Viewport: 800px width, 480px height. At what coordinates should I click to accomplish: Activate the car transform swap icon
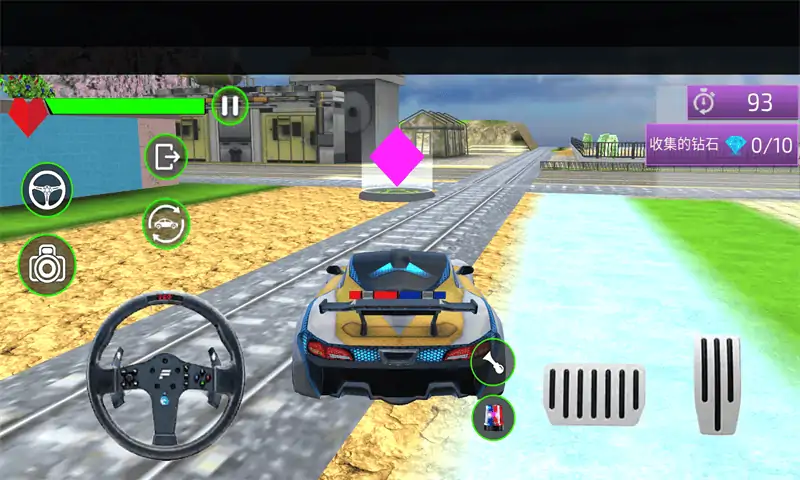coord(166,222)
